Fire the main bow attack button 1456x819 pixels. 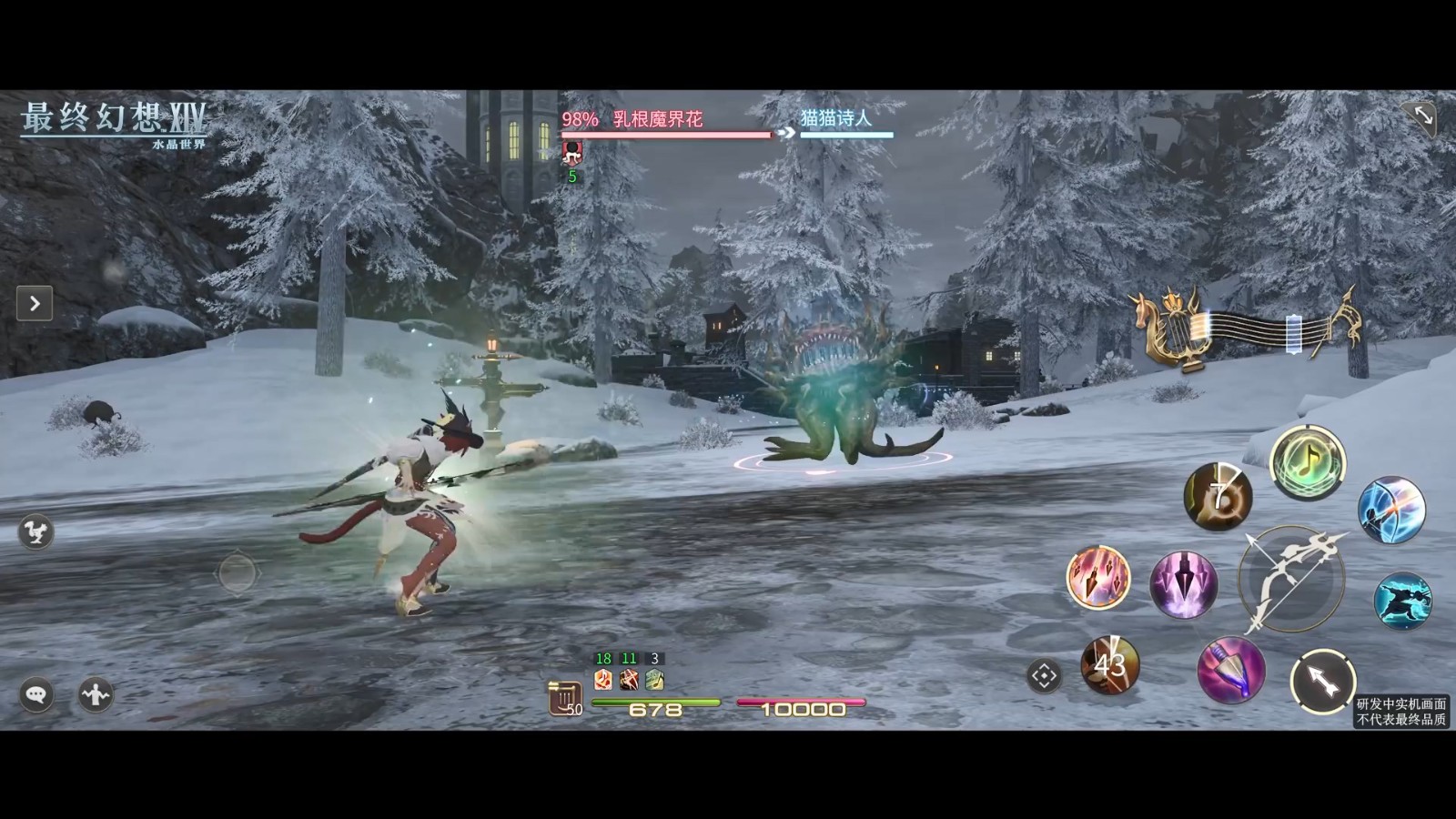pyautogui.click(x=1291, y=579)
